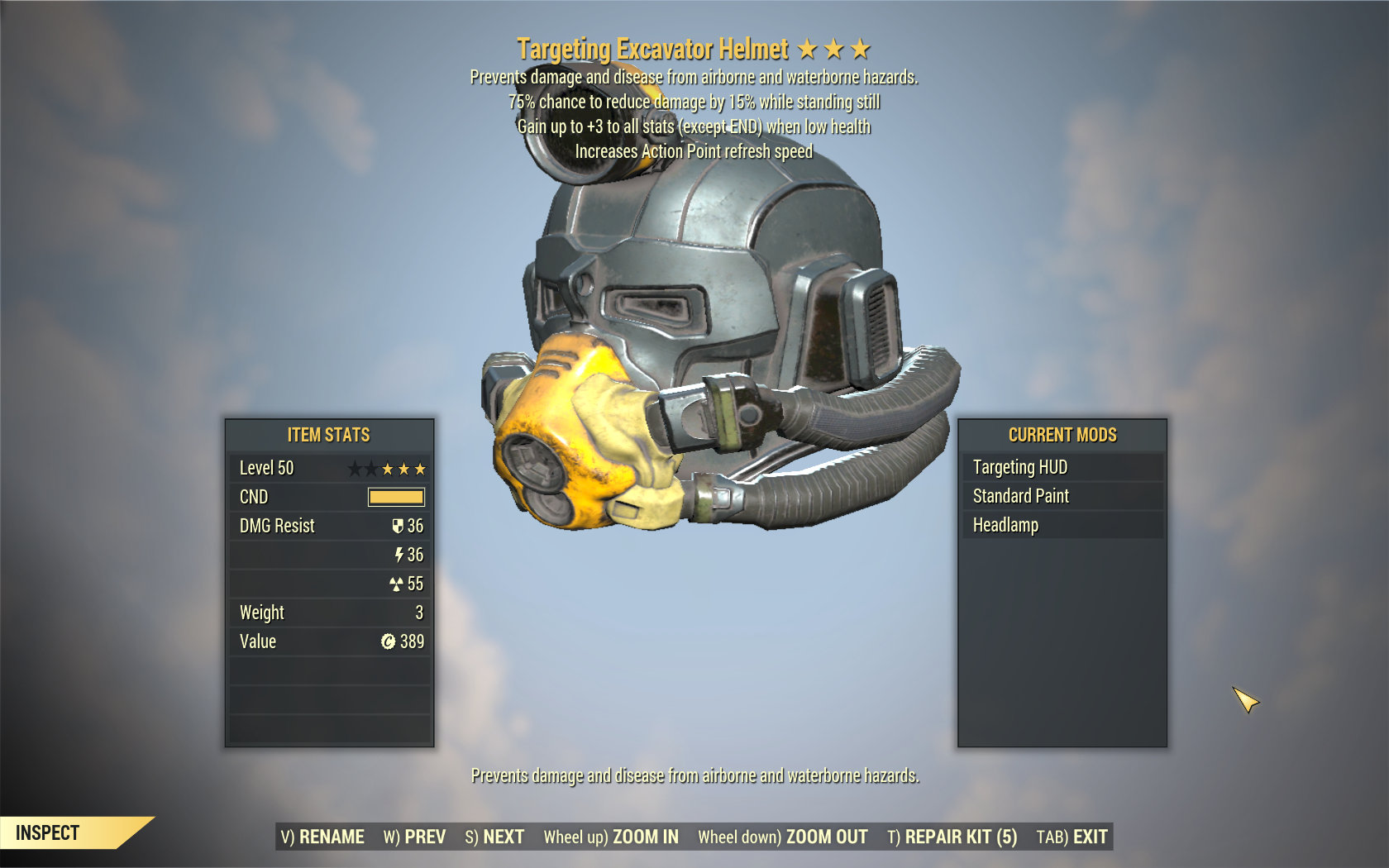The width and height of the screenshot is (1389, 868).
Task: Select the Targeting HUD mod
Action: coord(1062,467)
